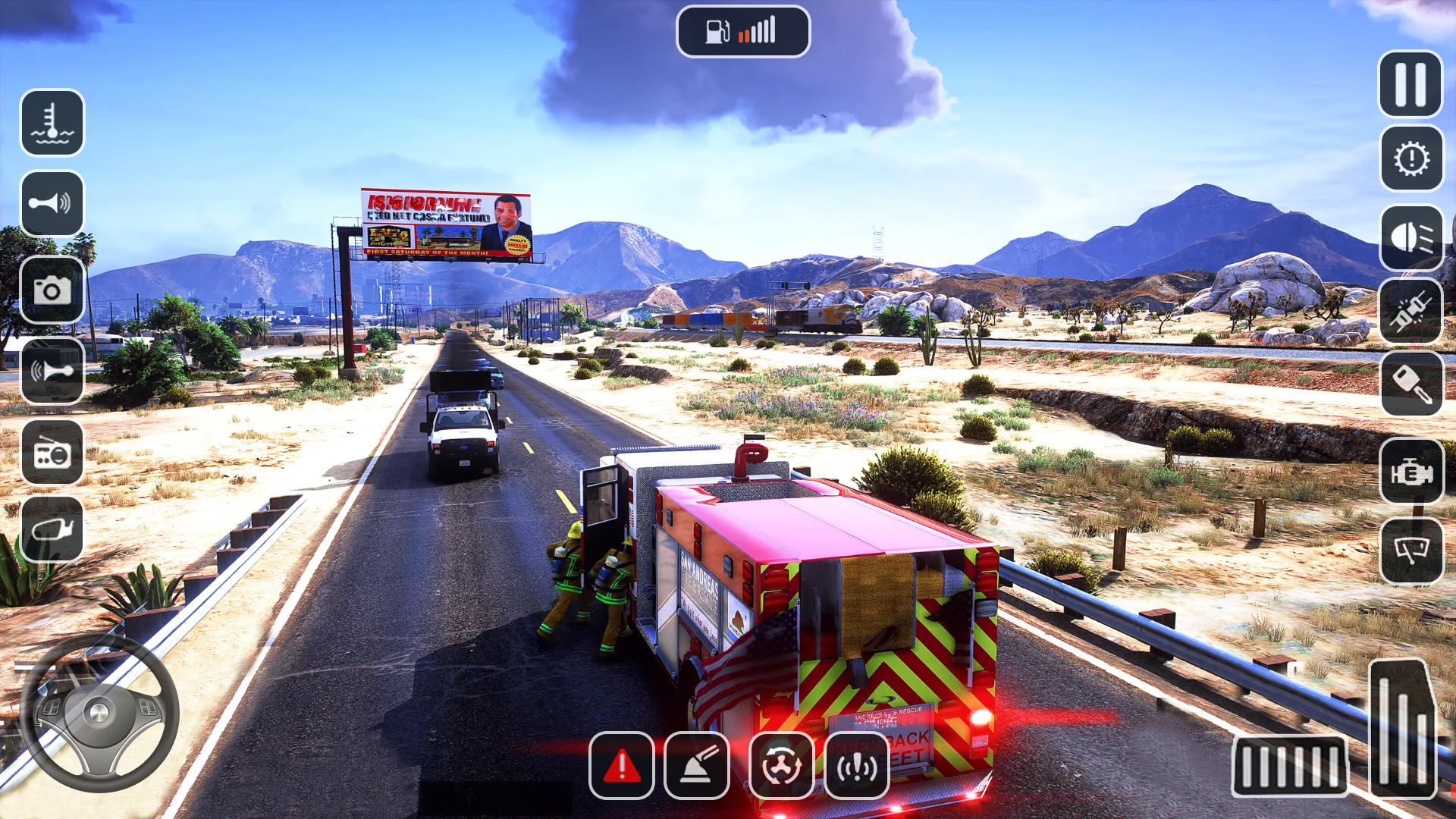
Task: Turn on the radio
Action: (52, 453)
